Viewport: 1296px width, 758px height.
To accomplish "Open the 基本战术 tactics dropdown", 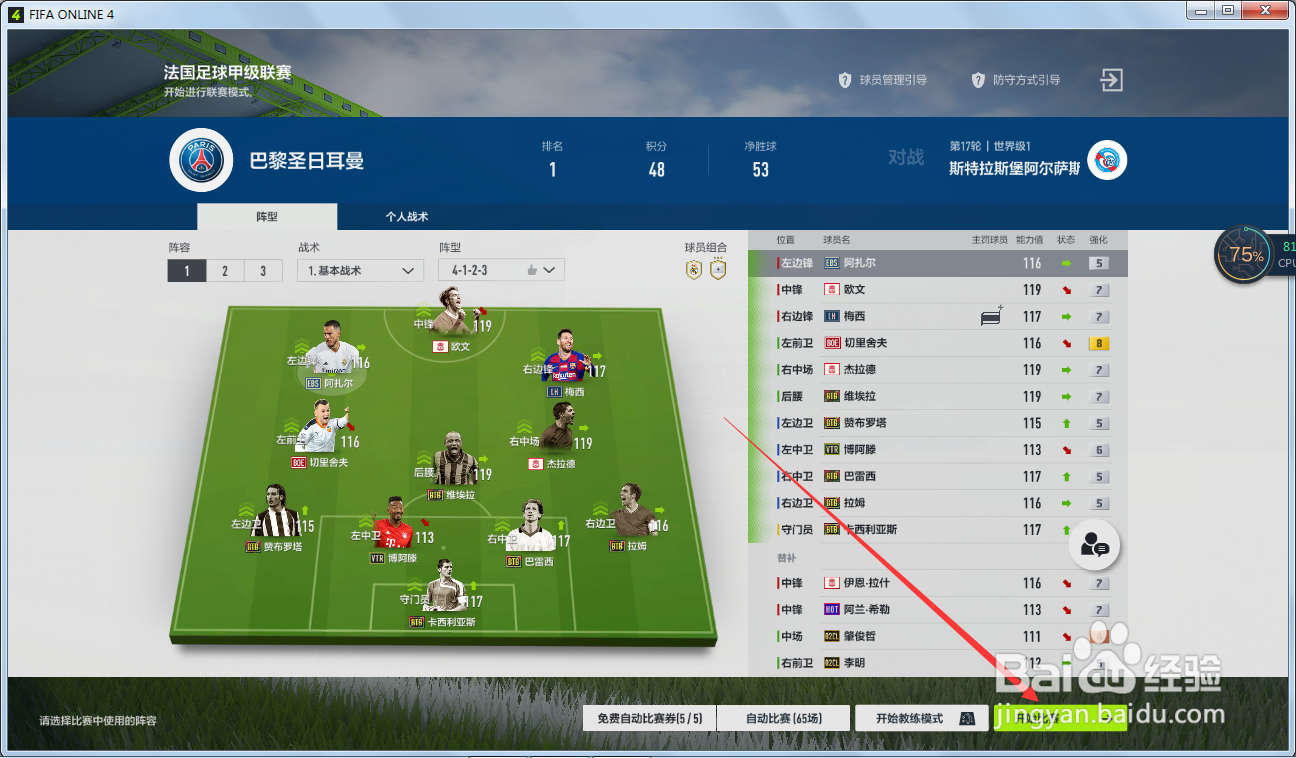I will click(x=360, y=270).
